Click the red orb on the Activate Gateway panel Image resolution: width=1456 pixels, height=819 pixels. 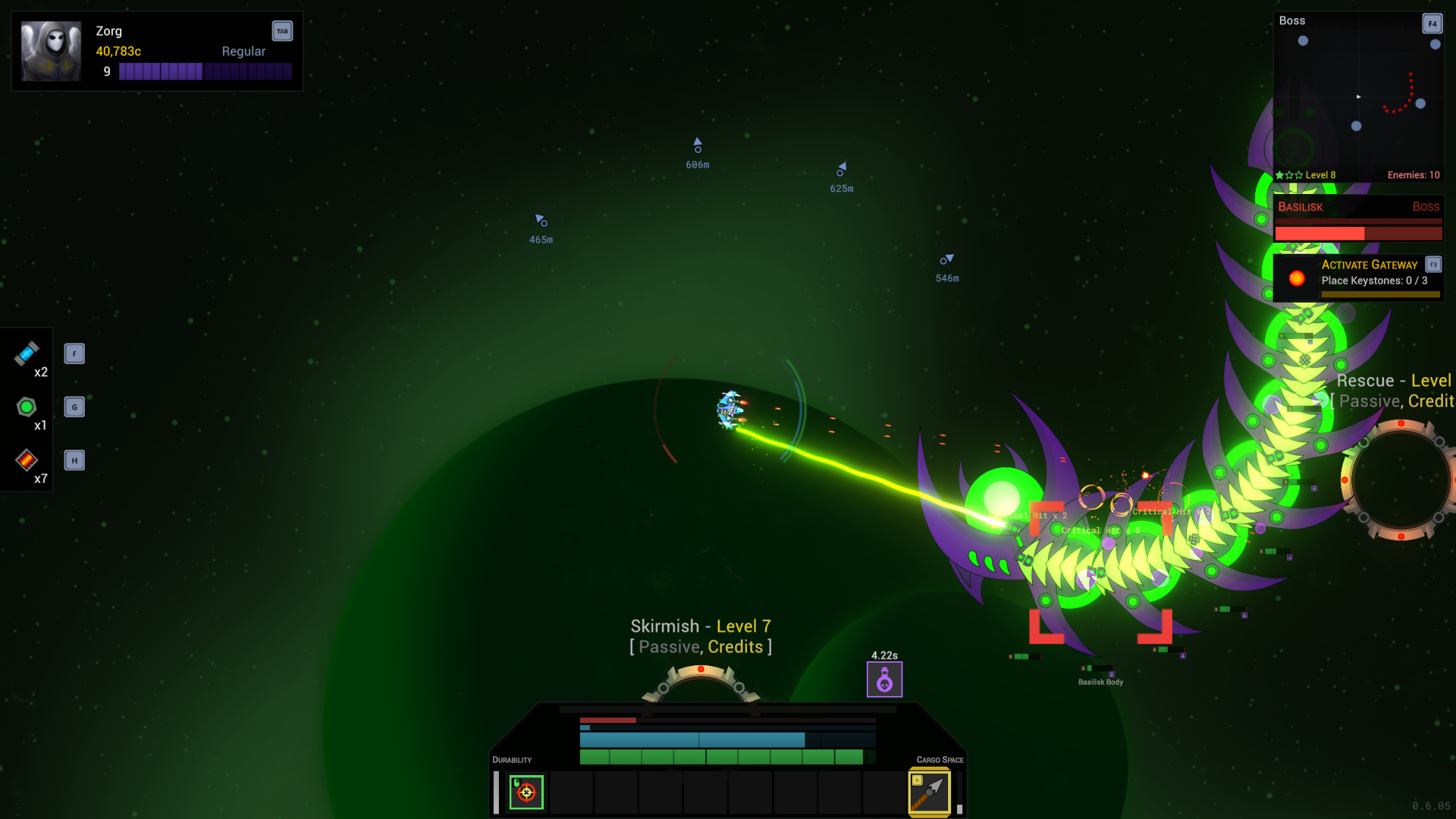click(1297, 278)
